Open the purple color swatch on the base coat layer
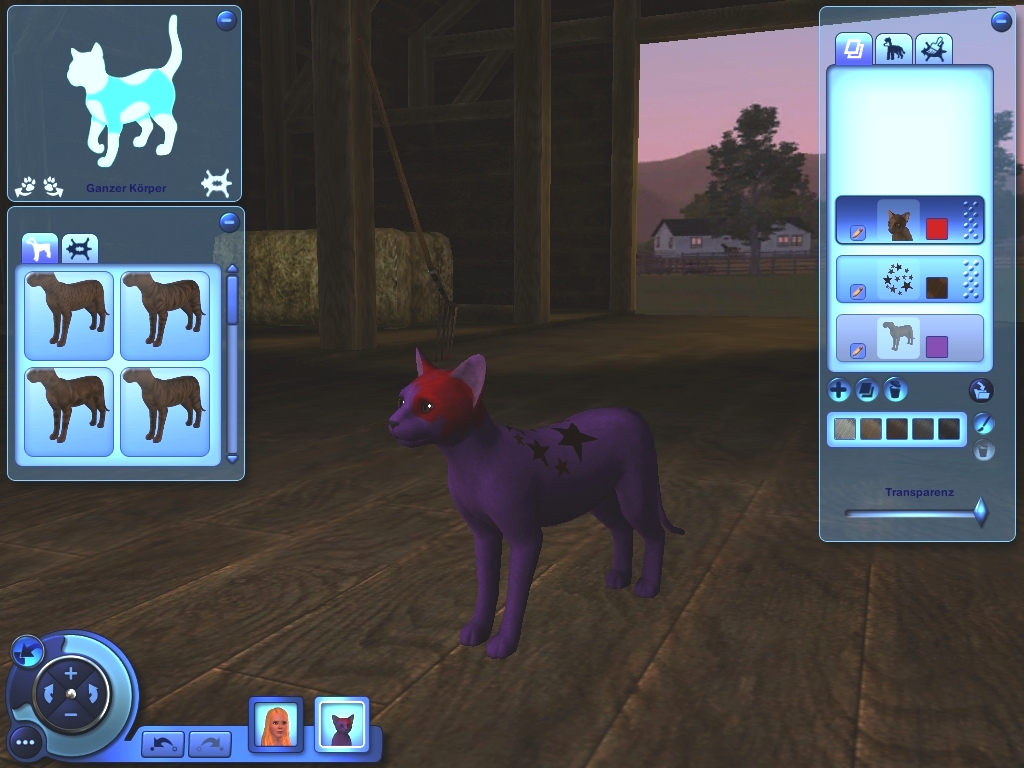Image resolution: width=1024 pixels, height=768 pixels. point(937,346)
